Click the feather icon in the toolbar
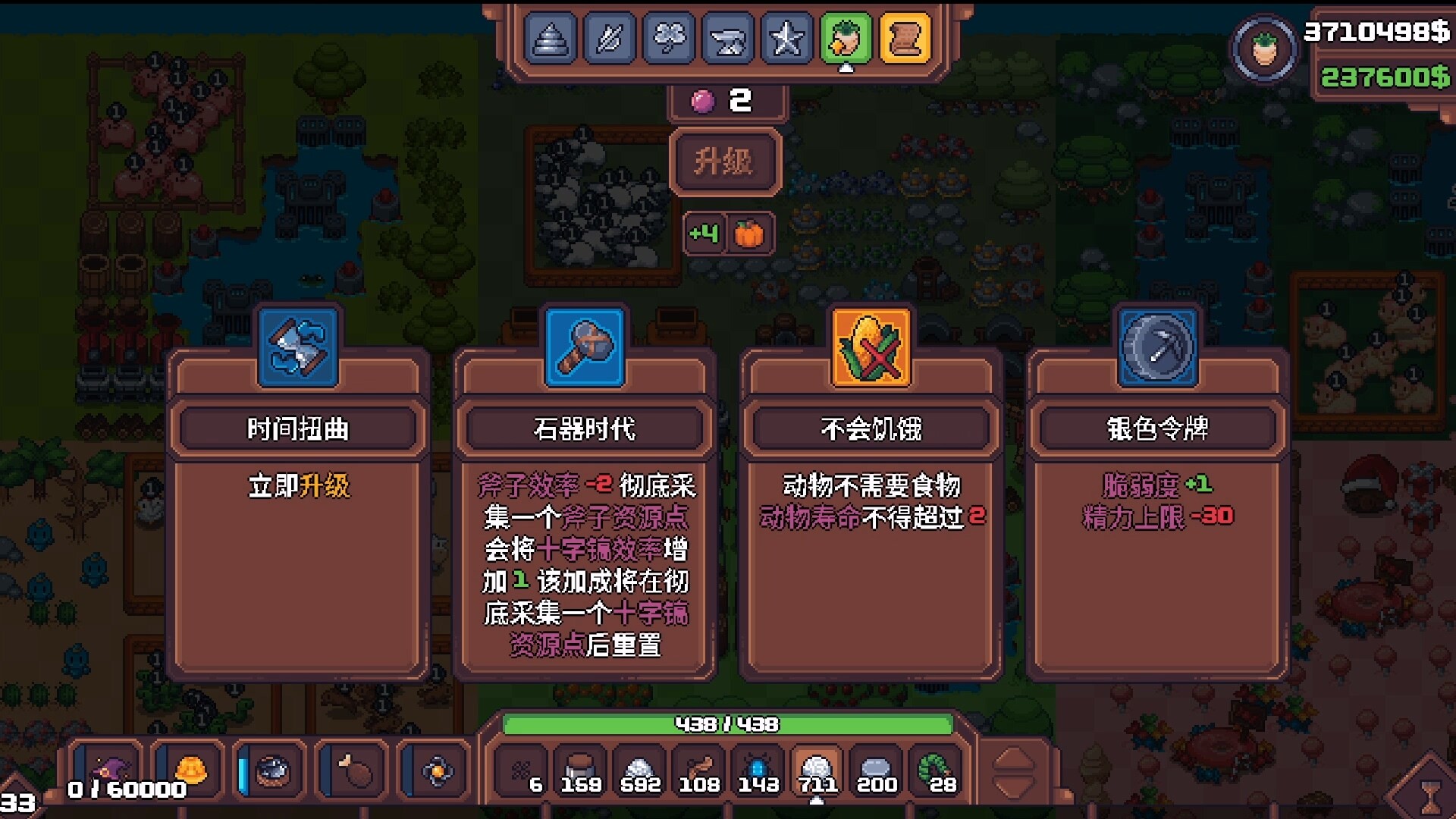This screenshot has height=819, width=1456. point(610,39)
